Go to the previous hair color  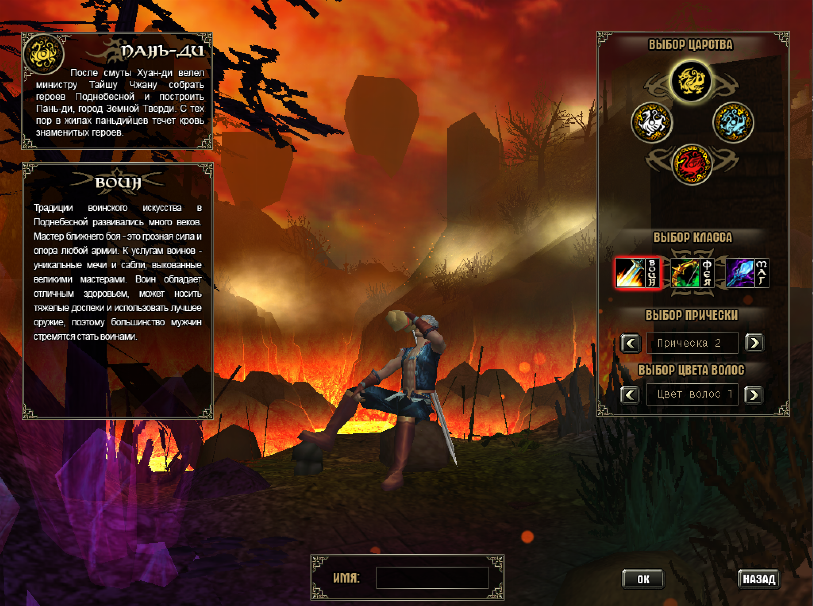click(x=630, y=394)
